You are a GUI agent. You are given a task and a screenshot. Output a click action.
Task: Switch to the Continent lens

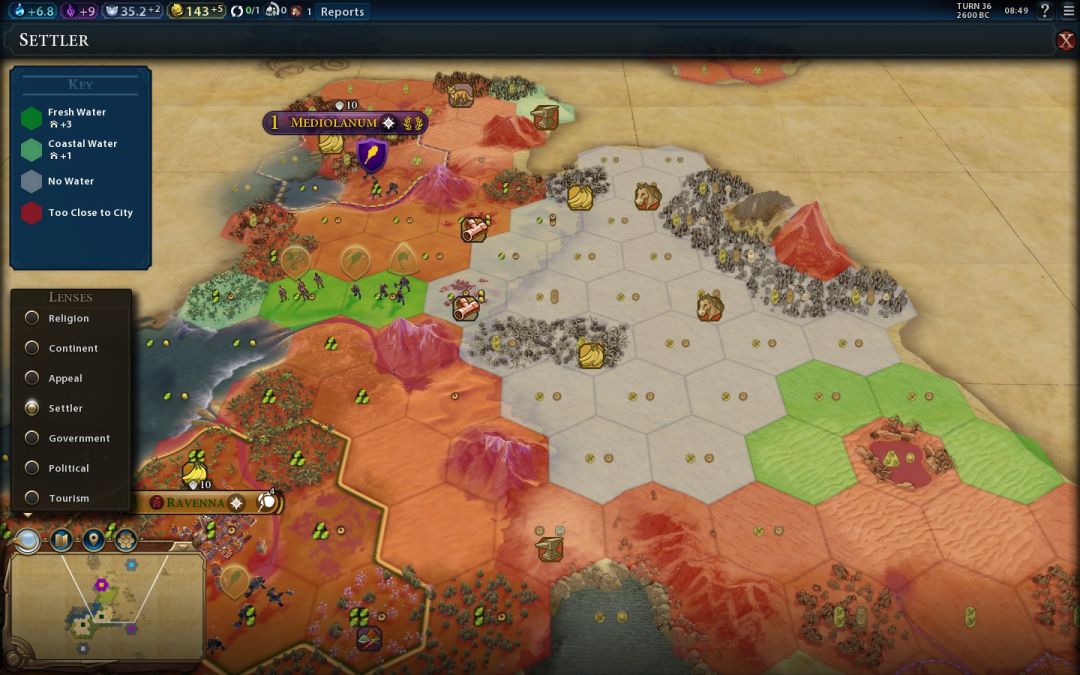click(33, 348)
